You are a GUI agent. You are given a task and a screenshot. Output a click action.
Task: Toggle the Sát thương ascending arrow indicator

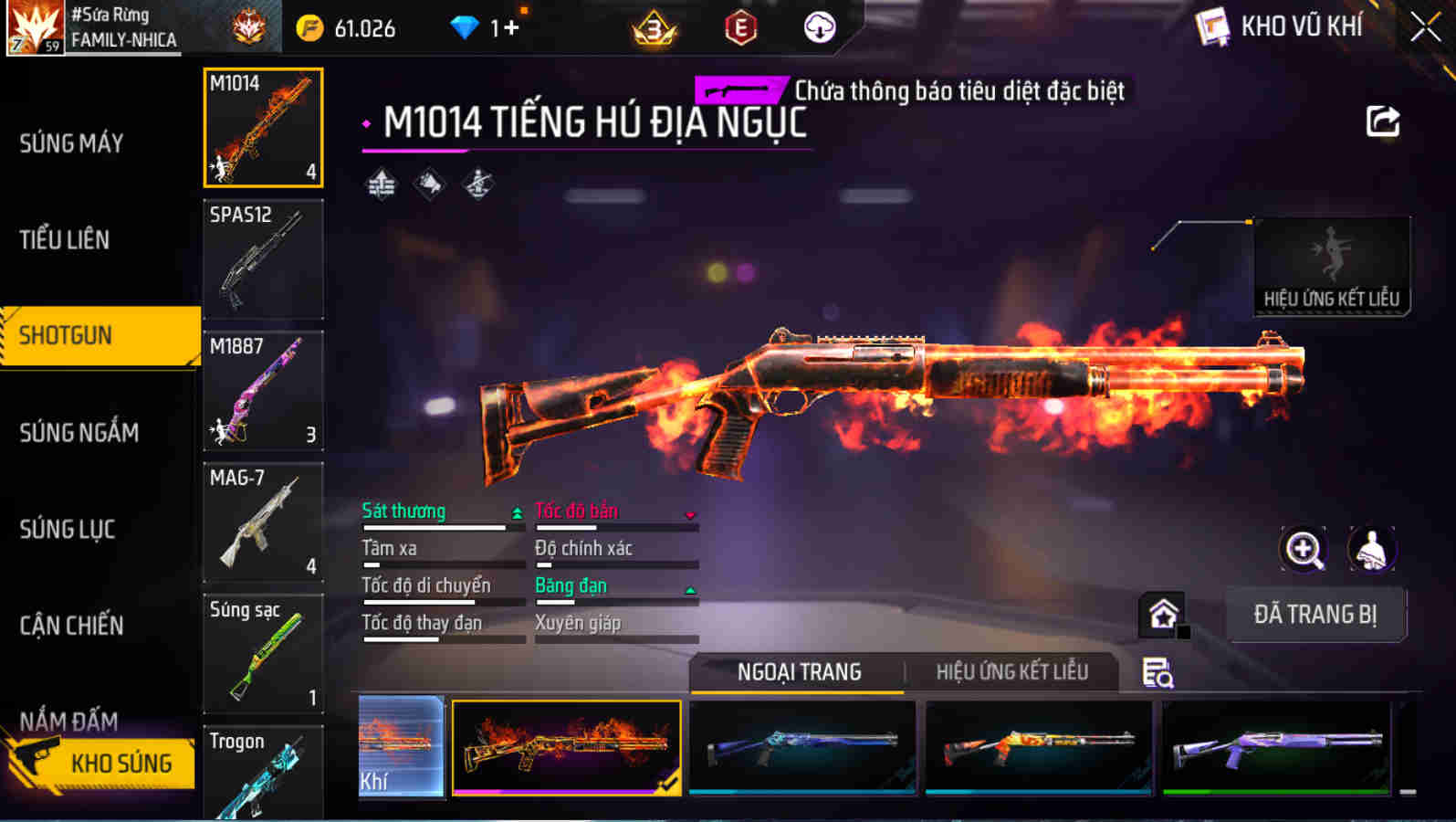tap(518, 513)
